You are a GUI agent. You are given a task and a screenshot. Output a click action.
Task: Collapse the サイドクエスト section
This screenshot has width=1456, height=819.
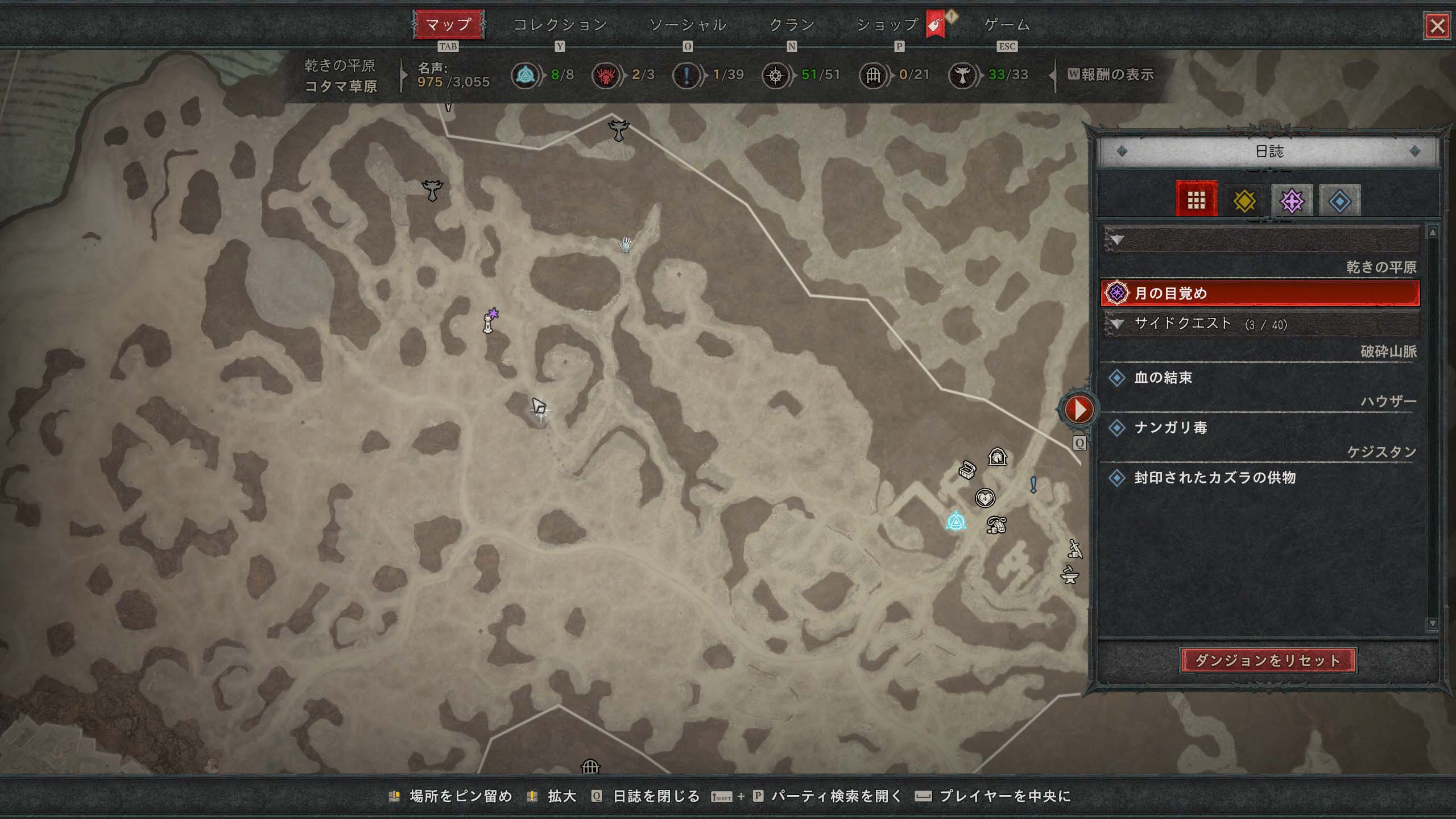pyautogui.click(x=1118, y=324)
